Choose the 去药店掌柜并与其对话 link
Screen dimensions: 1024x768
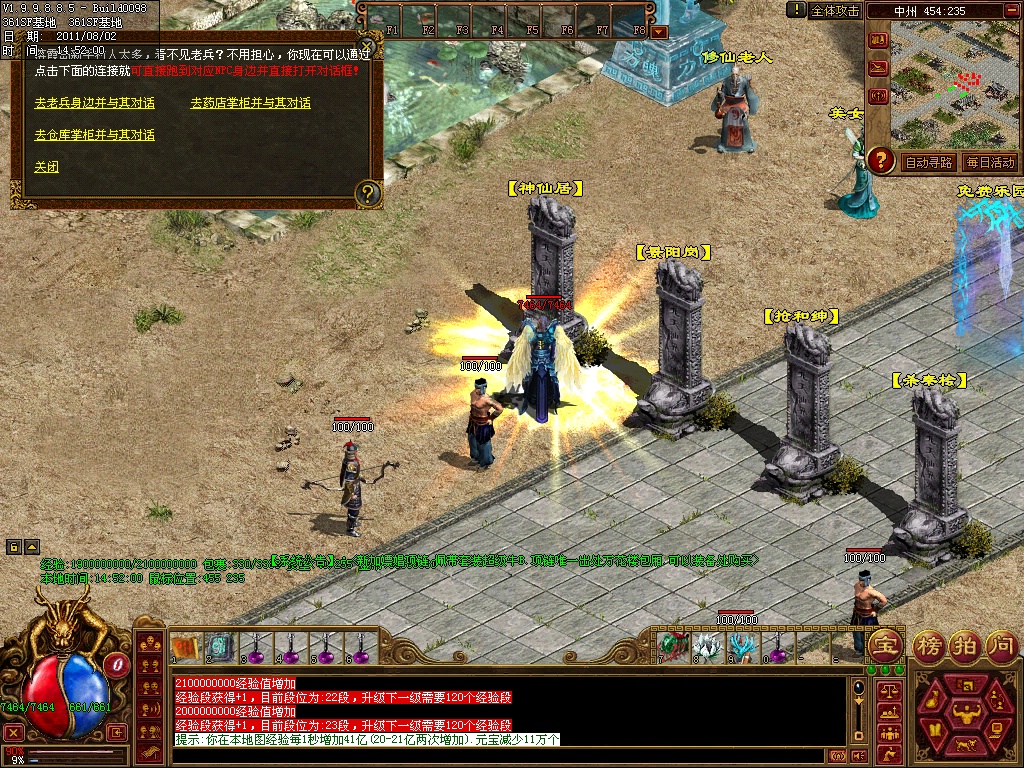(251, 103)
